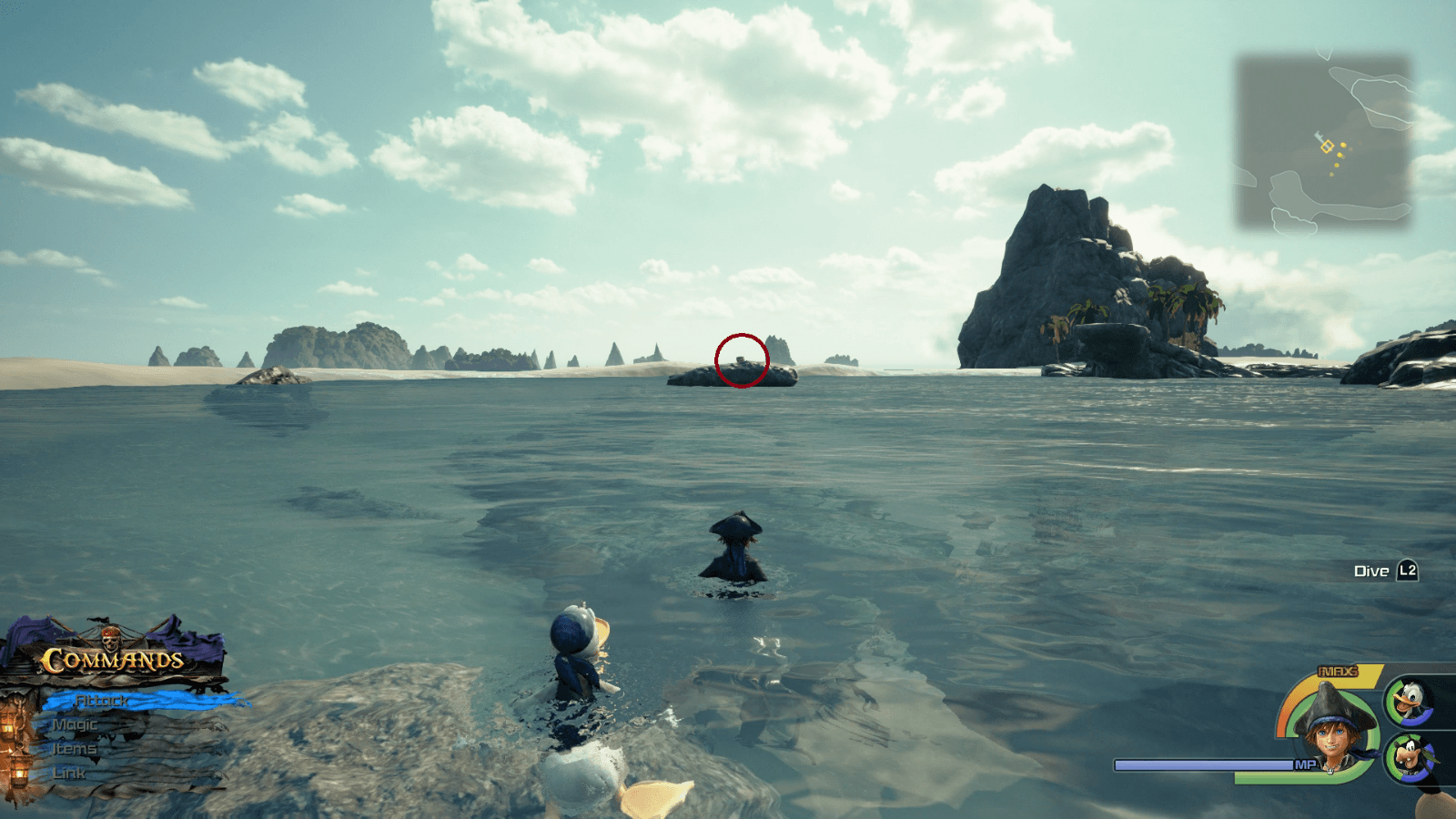Activate the Link command
This screenshot has width=1456, height=819.
pos(71,771)
